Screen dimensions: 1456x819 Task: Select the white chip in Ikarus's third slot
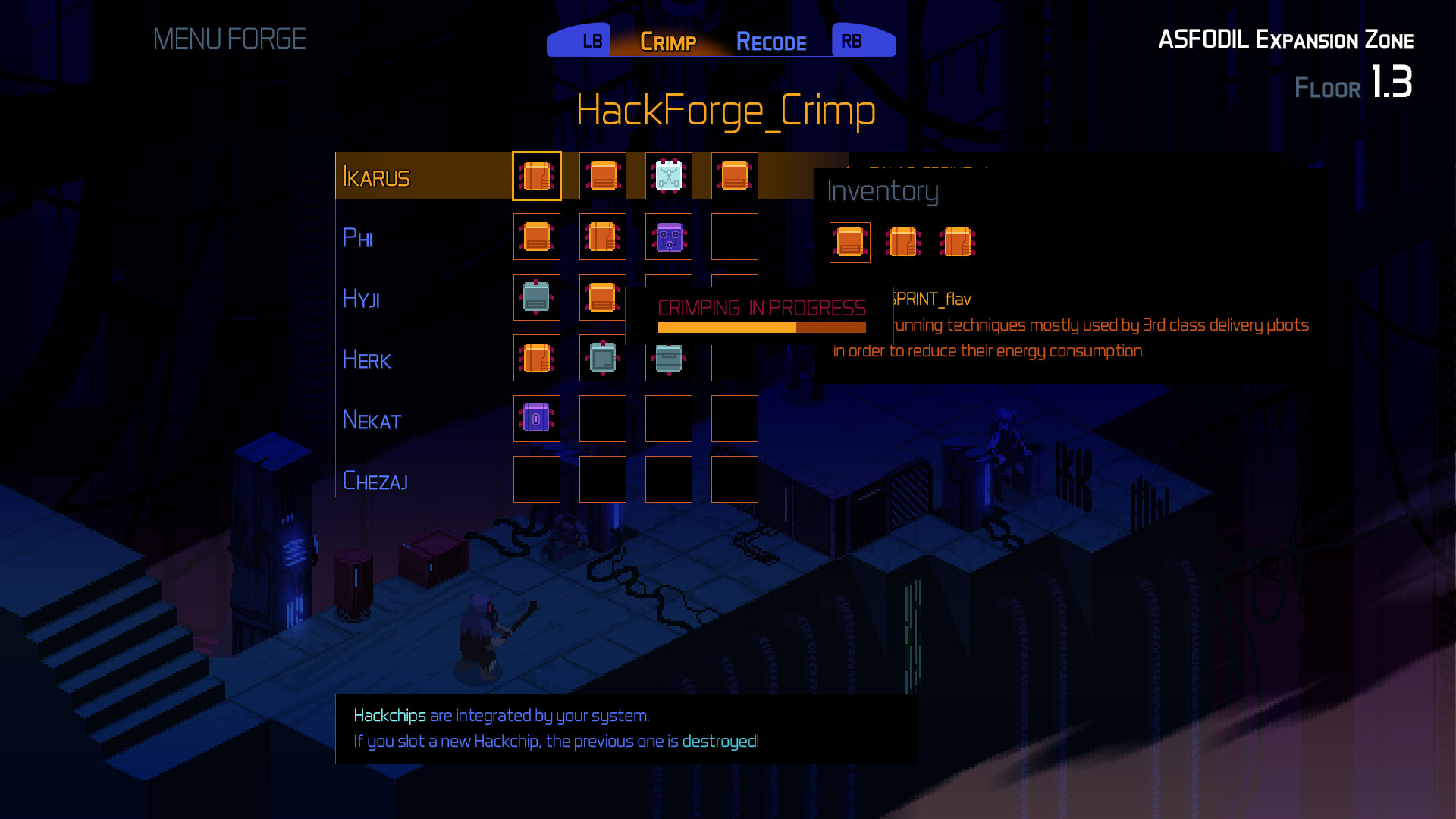click(668, 176)
